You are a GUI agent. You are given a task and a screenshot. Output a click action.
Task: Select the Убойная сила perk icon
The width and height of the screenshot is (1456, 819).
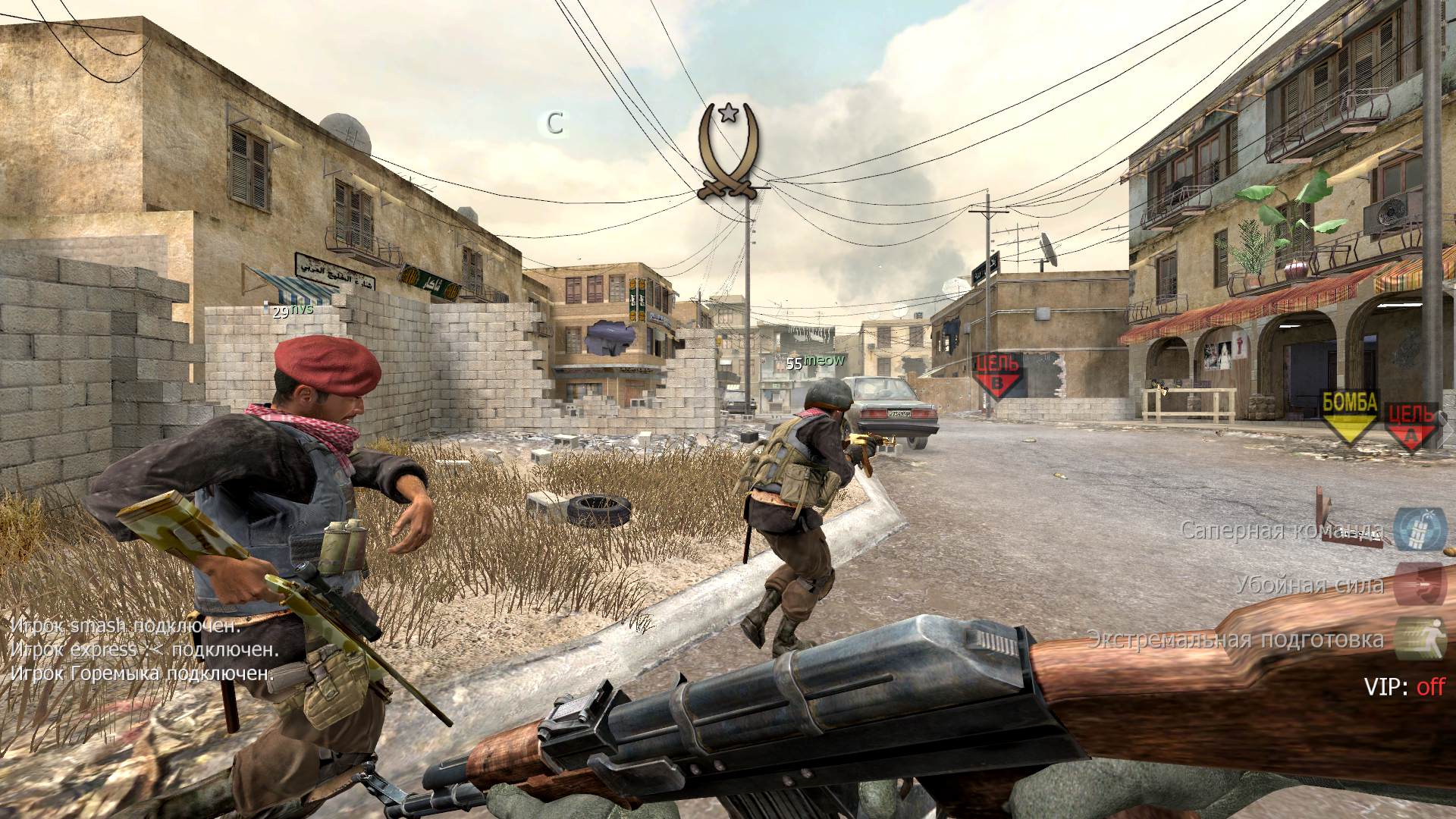[x=1421, y=583]
